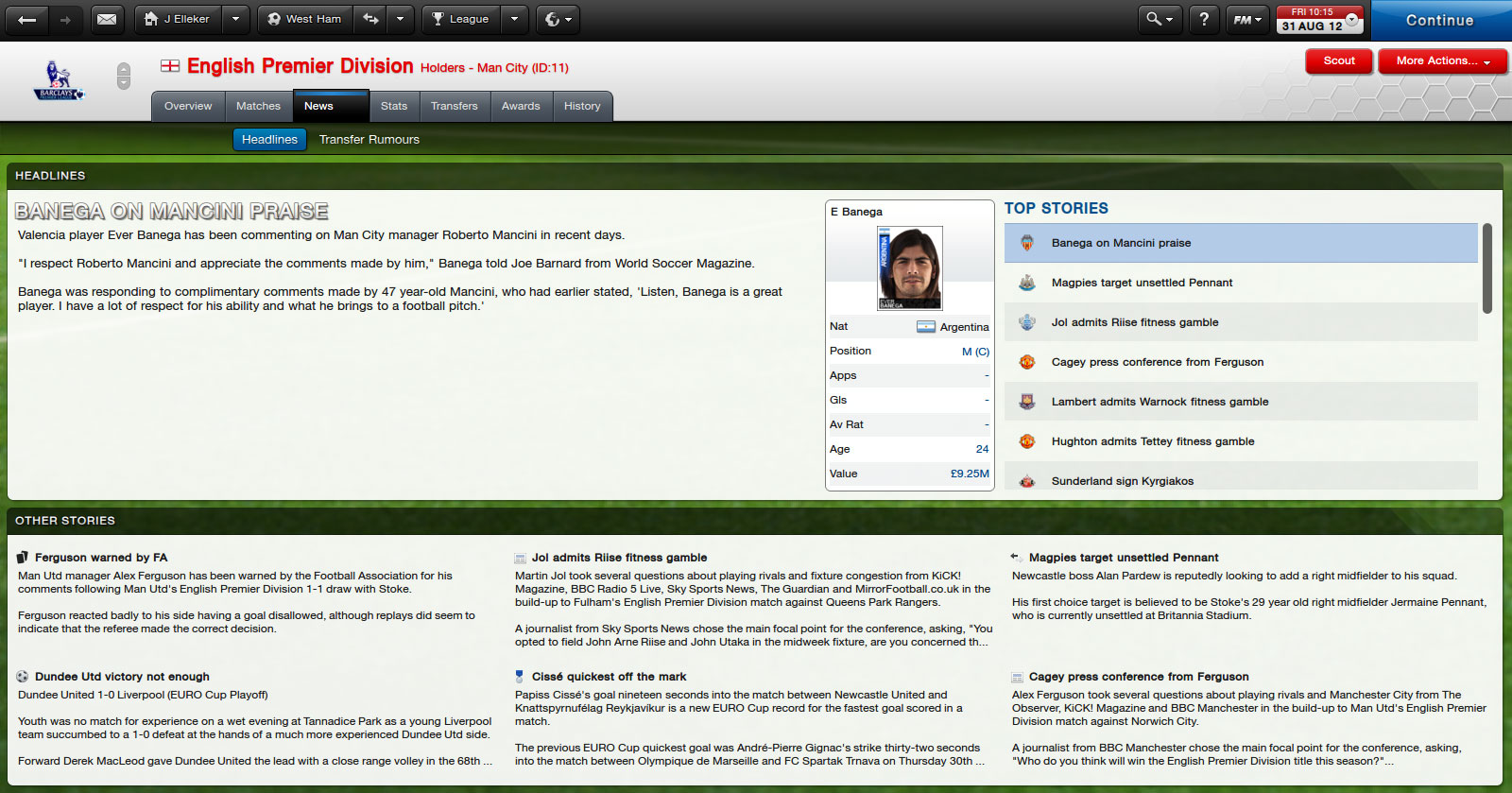1512x793 pixels.
Task: Open the West Ham club menu
Action: tap(304, 19)
